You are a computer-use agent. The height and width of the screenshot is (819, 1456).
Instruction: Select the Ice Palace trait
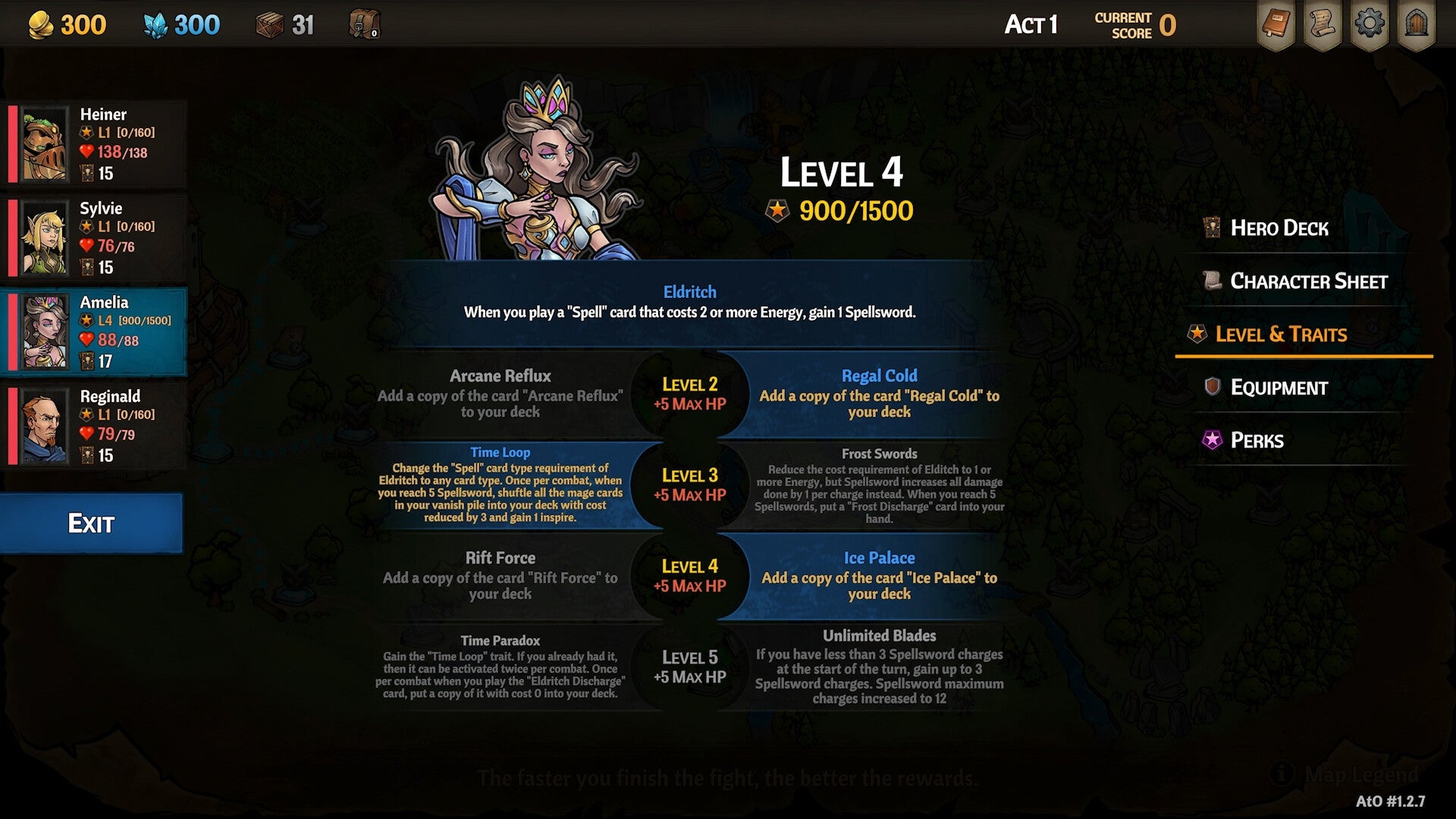880,576
